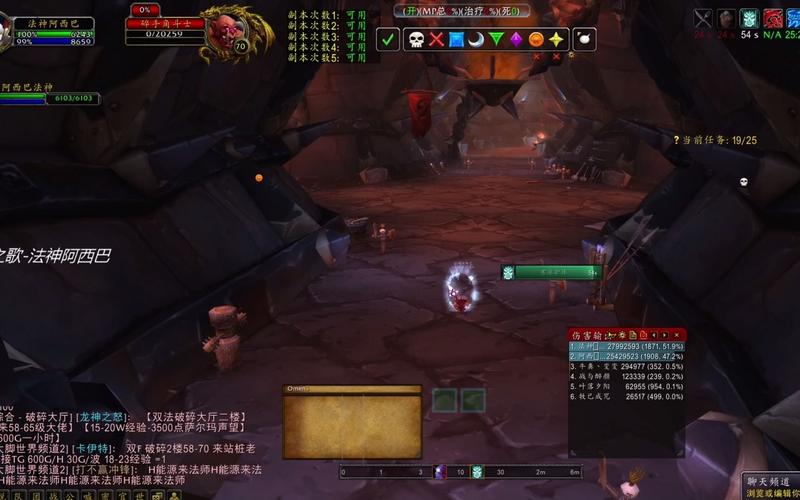
Task: Select the top row of the damage meter
Action: point(627,346)
